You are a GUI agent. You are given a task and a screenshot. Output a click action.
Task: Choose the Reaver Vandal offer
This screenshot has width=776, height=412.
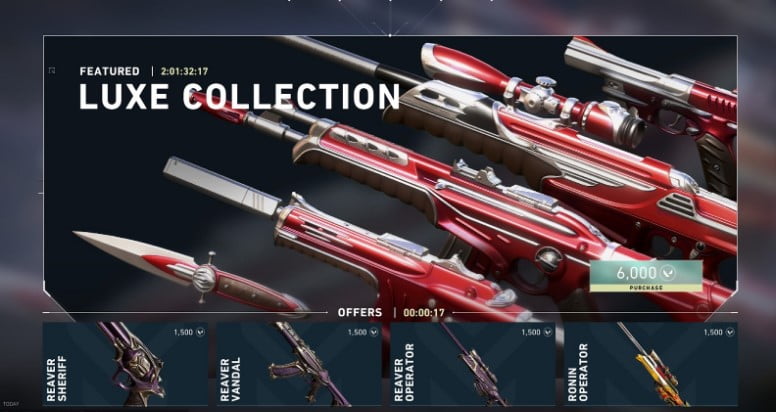tap(299, 364)
